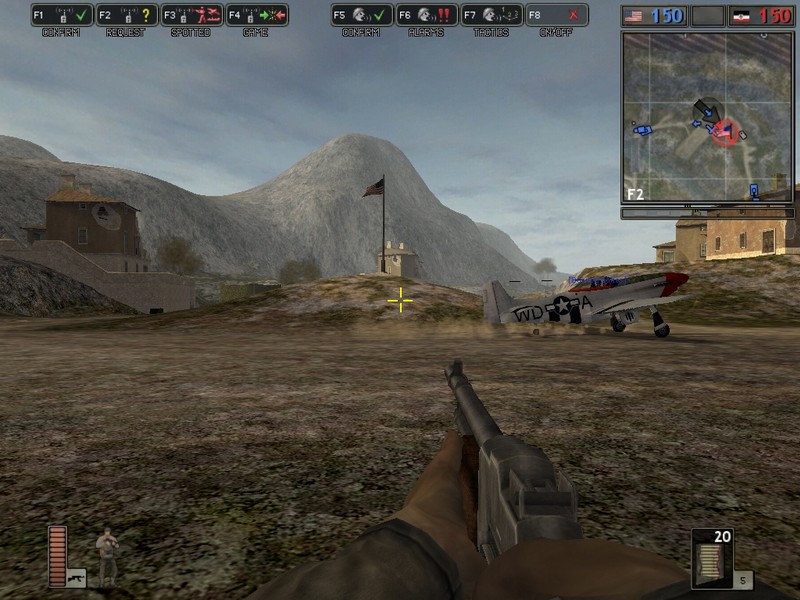Select the F1 Confirm radio command
The image size is (800, 600).
click(62, 15)
